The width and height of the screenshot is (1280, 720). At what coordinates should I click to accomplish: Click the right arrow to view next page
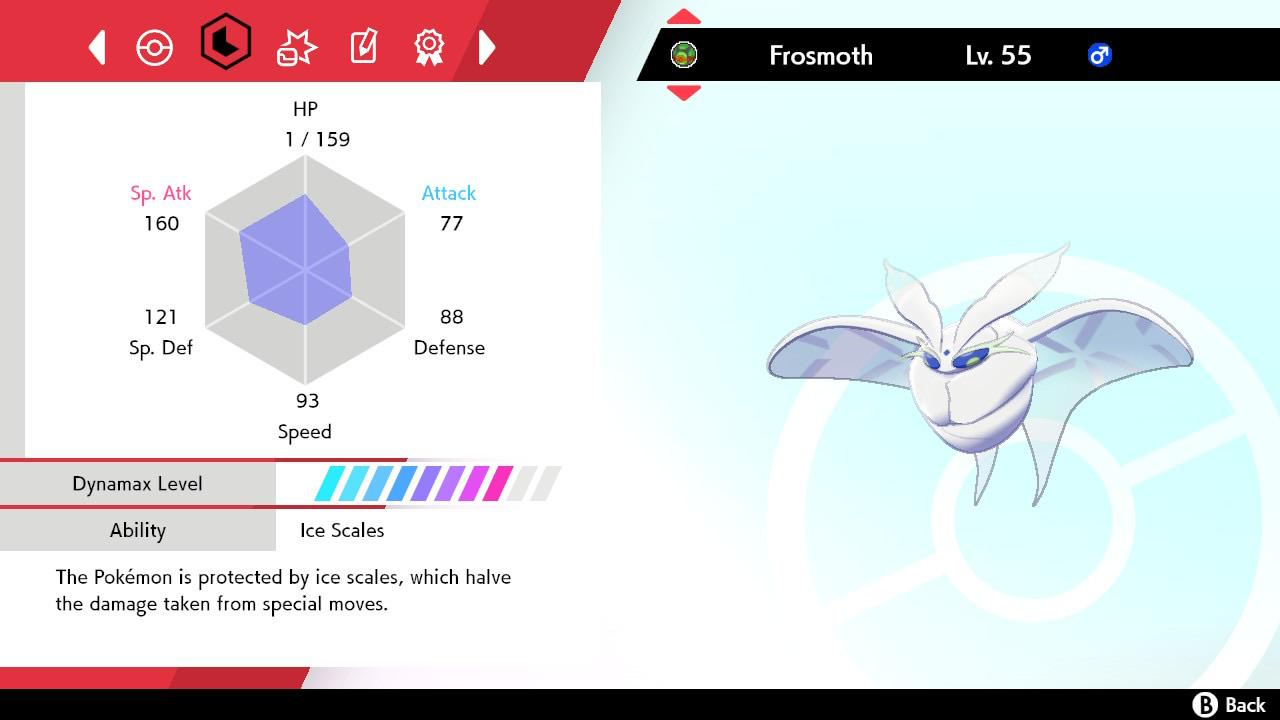487,46
